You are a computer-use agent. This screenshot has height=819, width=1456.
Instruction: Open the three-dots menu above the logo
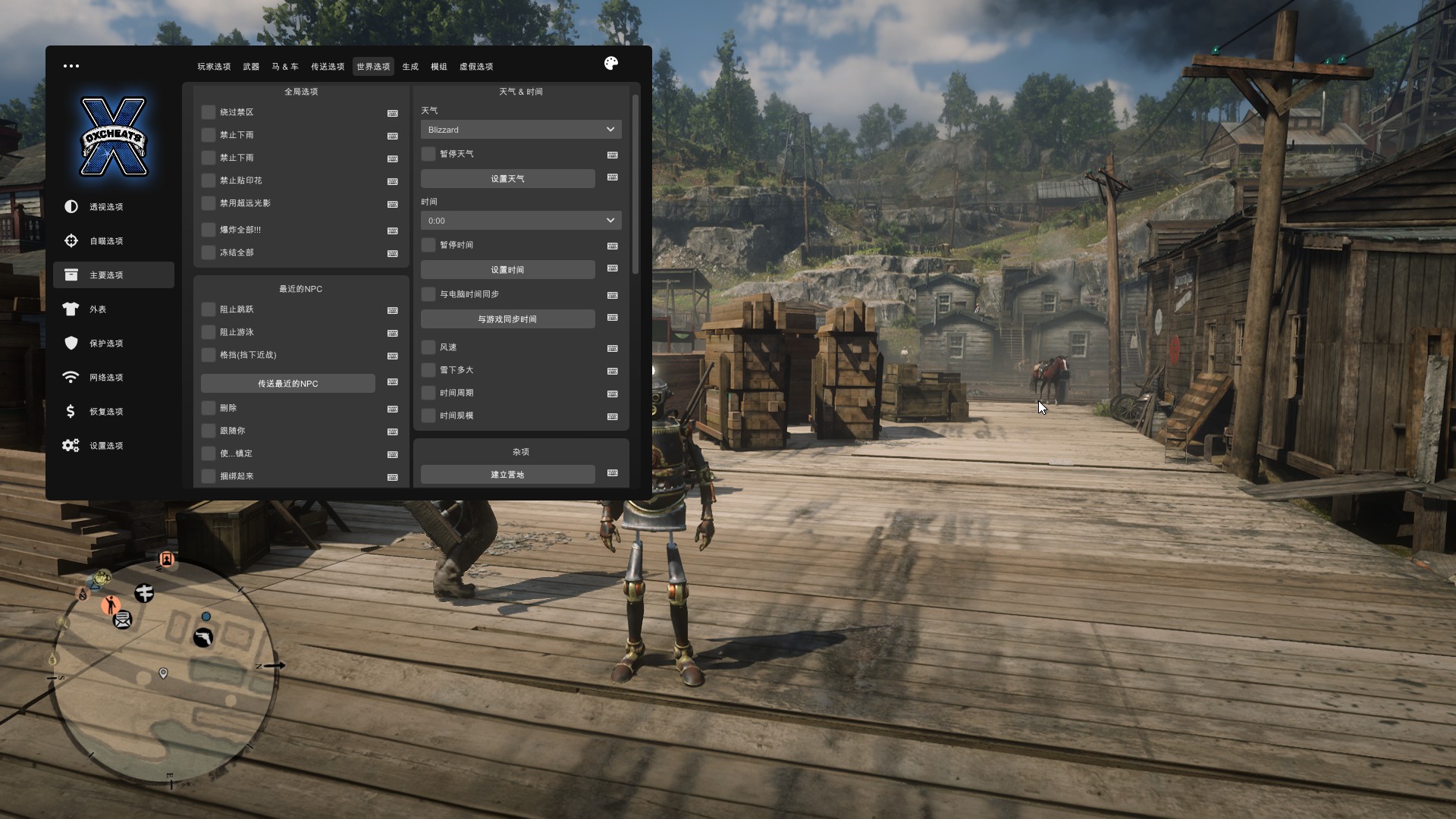(x=71, y=66)
